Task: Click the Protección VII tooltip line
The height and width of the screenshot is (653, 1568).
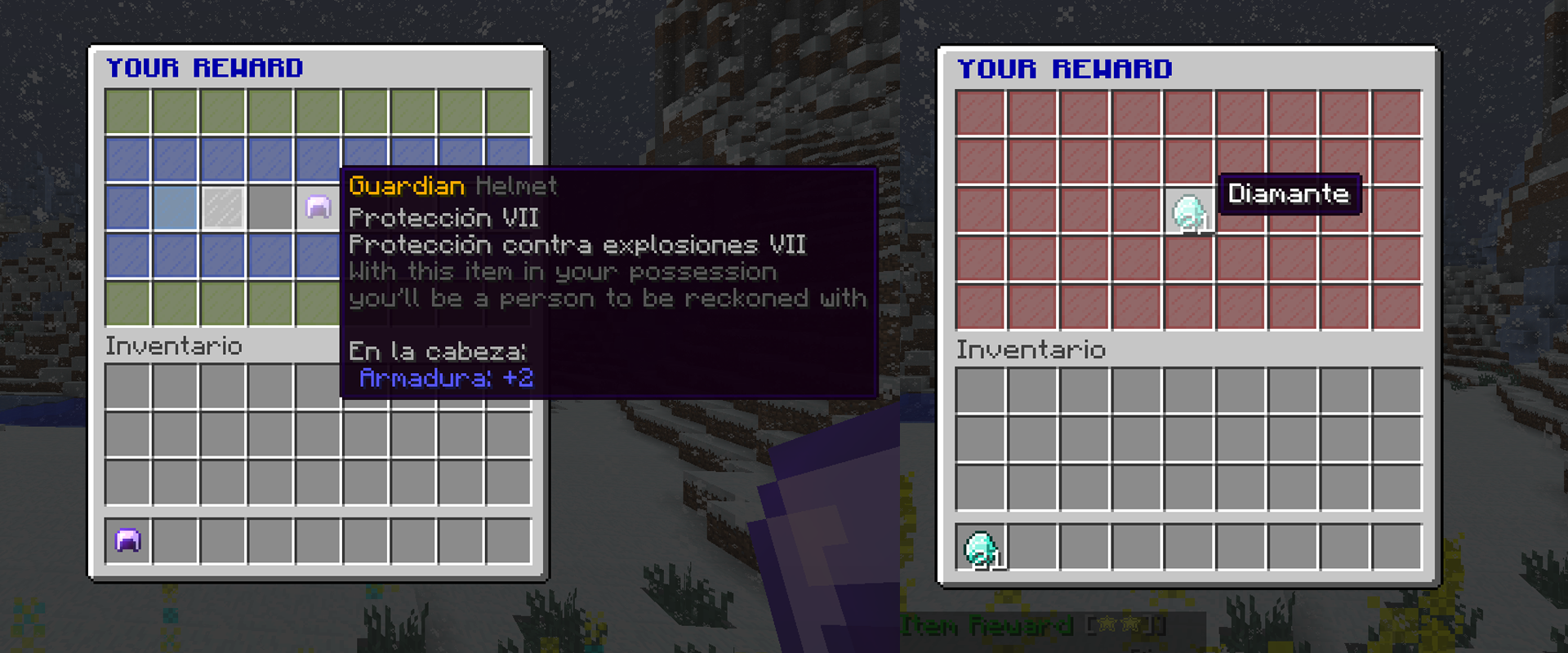Action: click(x=443, y=217)
